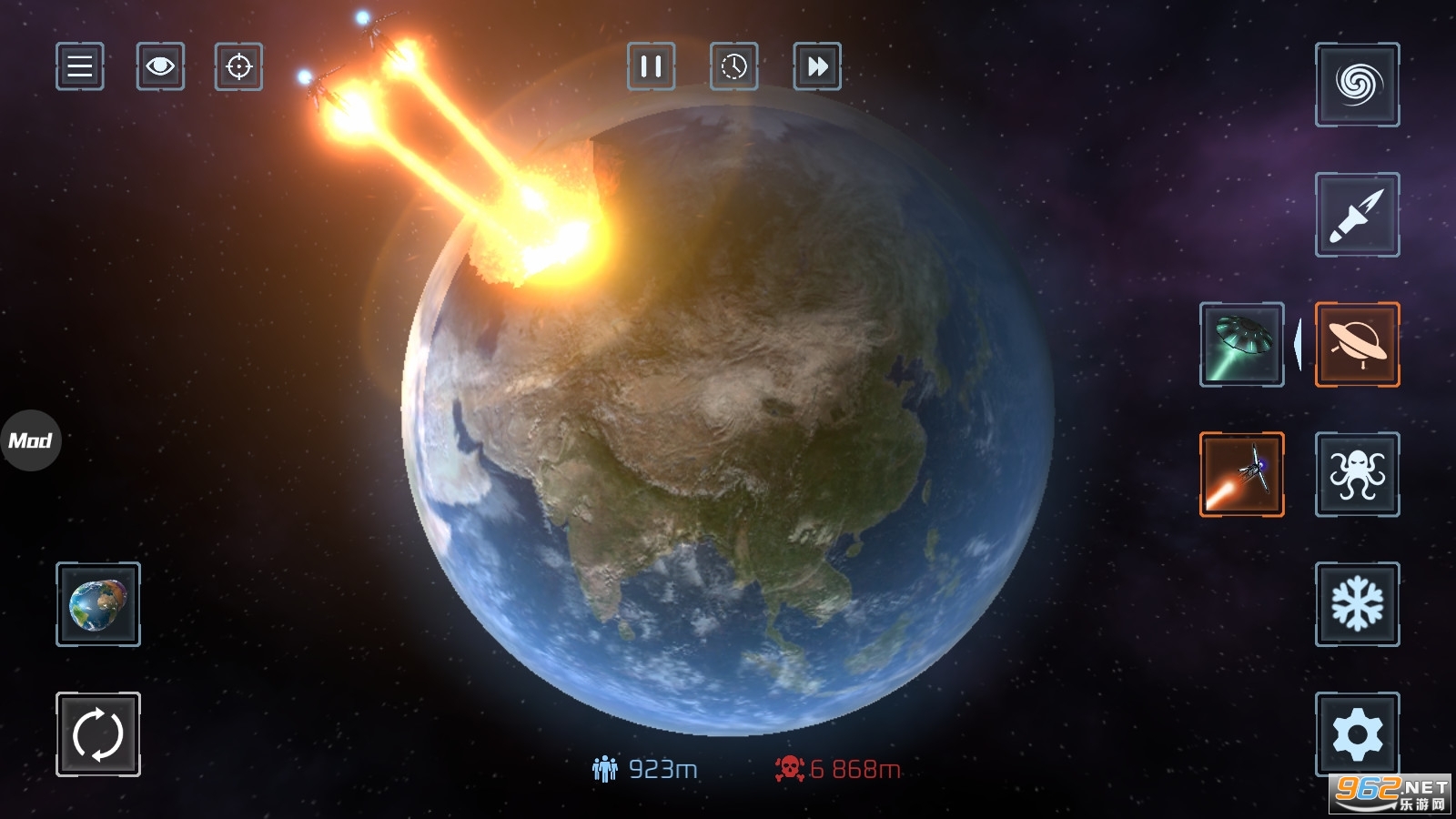
Task: Select the green UFO beam weapon
Action: tap(1241, 345)
